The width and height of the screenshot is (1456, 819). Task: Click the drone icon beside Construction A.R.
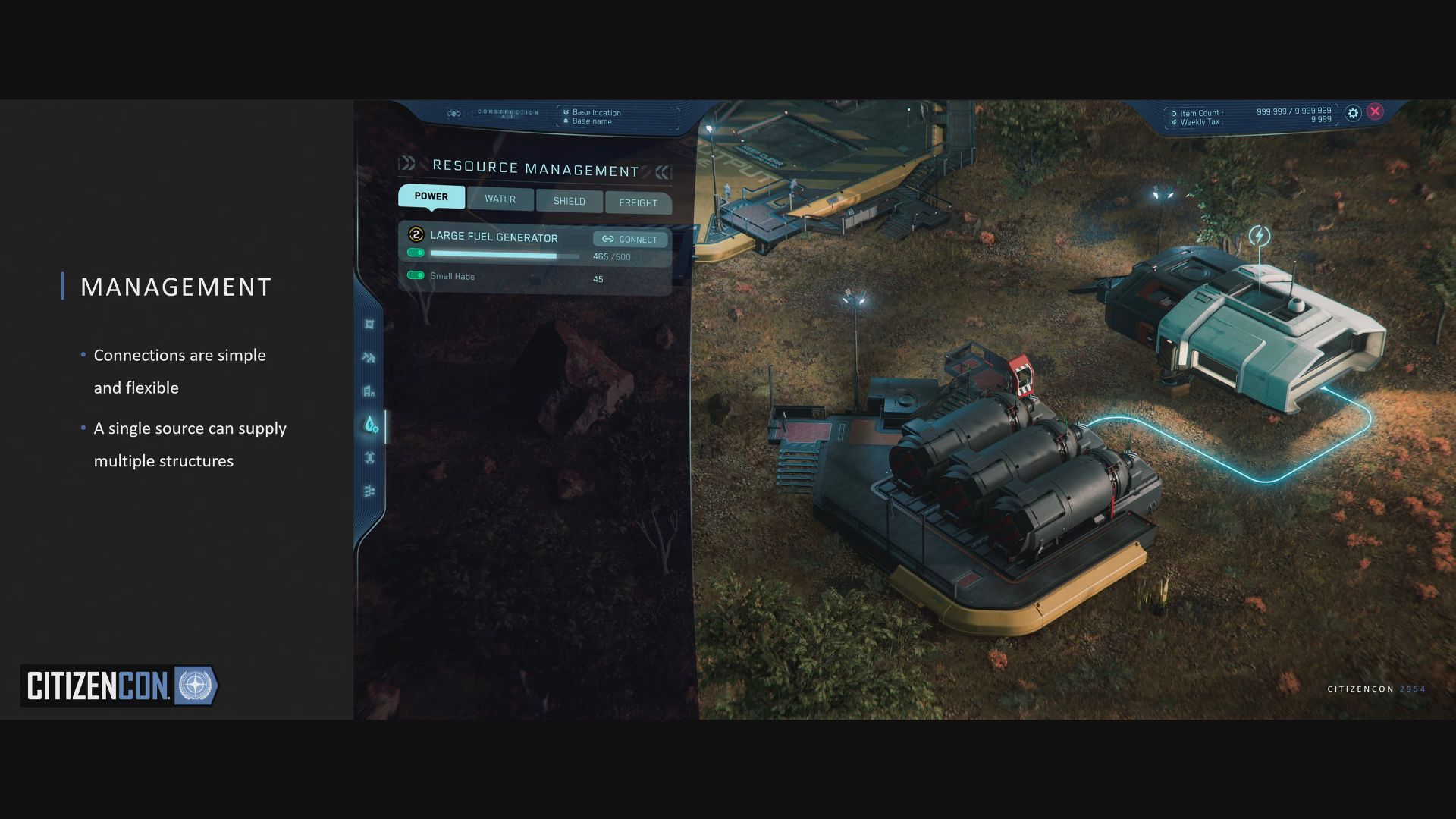pyautogui.click(x=453, y=114)
